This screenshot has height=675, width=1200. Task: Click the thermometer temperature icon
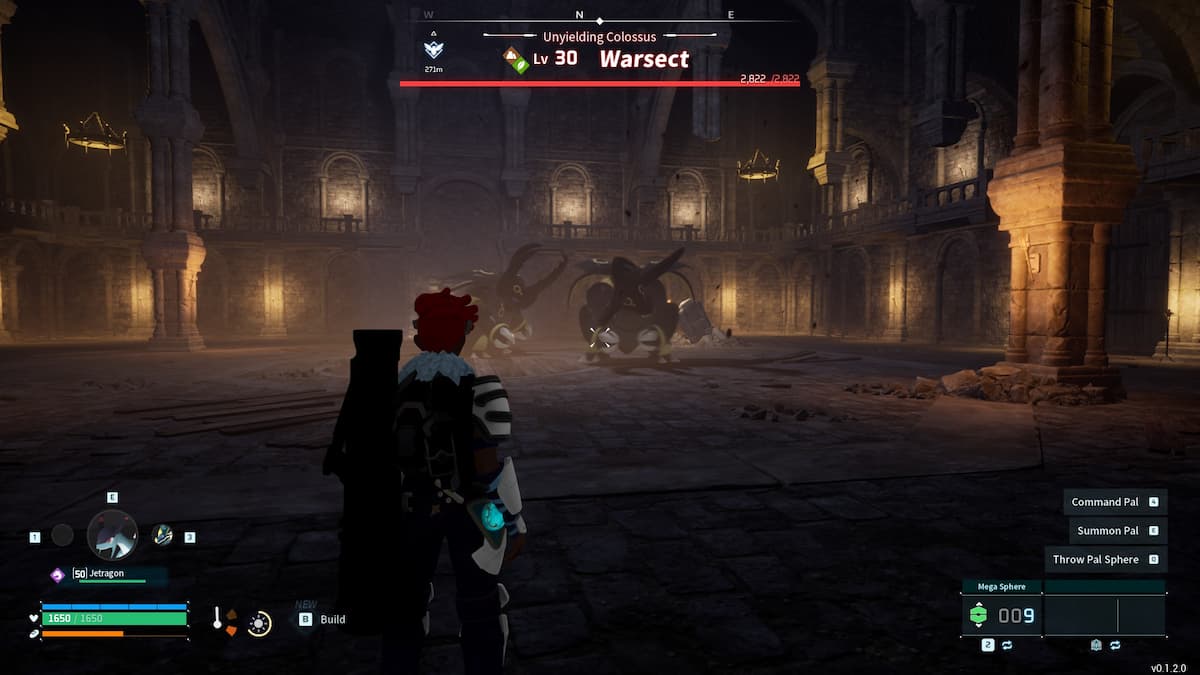(x=218, y=620)
